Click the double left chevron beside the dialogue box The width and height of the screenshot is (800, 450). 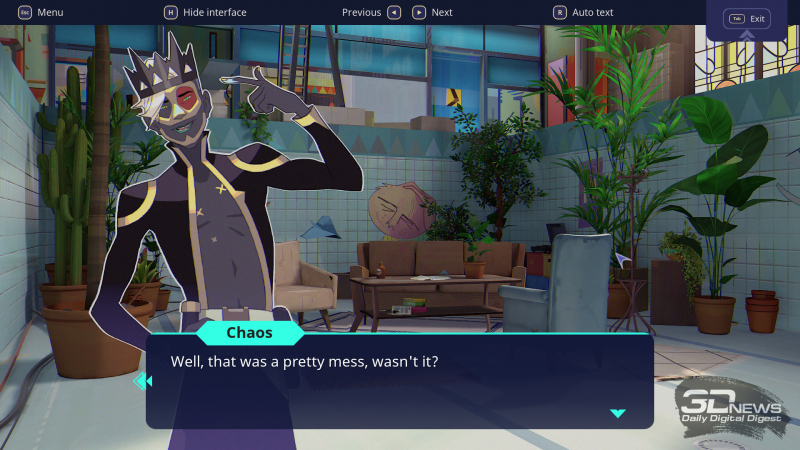click(142, 380)
